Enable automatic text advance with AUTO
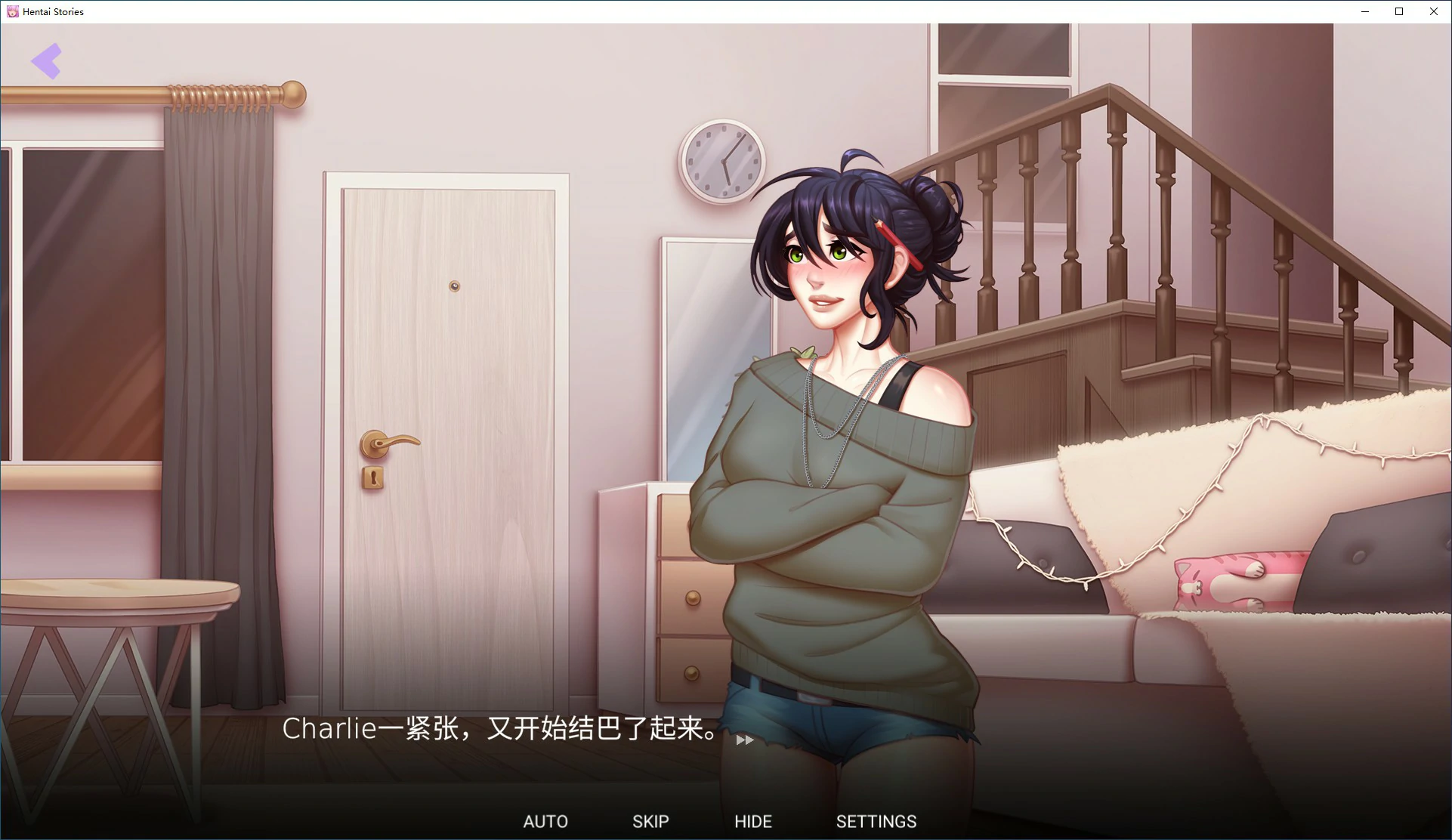Viewport: 1452px width, 840px height. [x=545, y=821]
